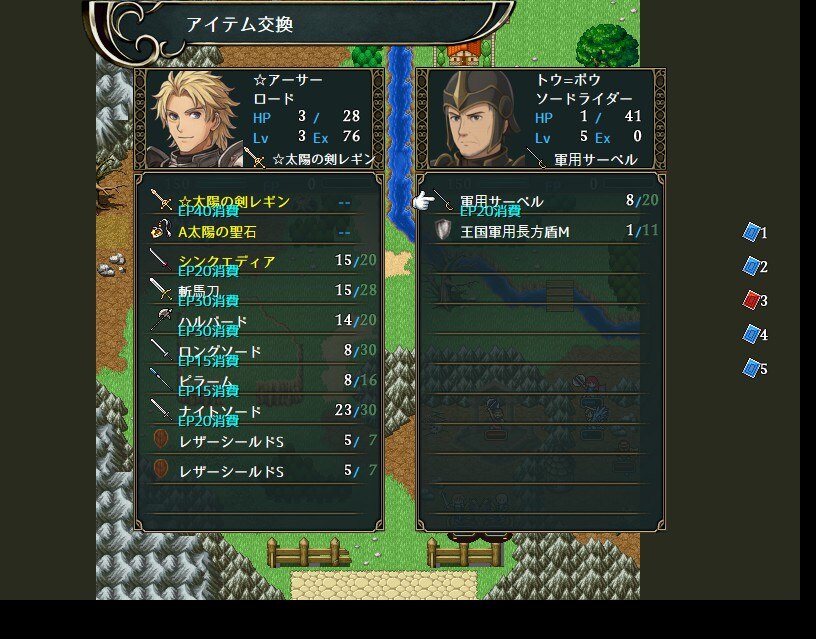Click the blue book icon numbered 5
816x639 pixels.
click(752, 368)
